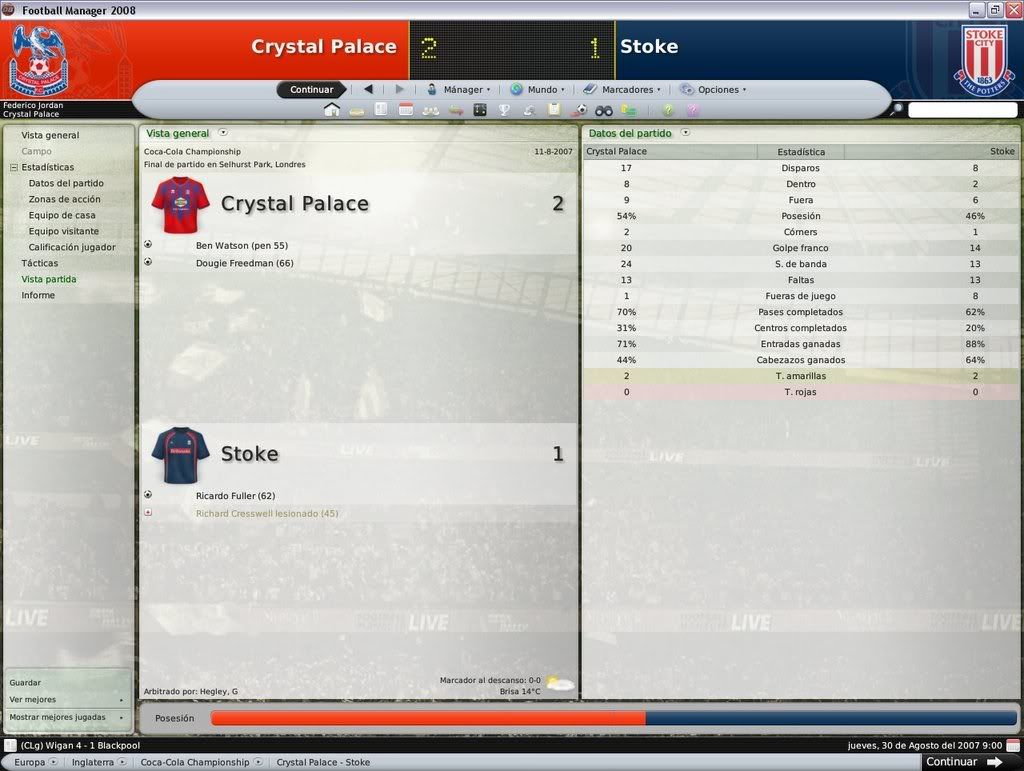
Task: Open Equipo de casa stats
Action: pos(62,215)
